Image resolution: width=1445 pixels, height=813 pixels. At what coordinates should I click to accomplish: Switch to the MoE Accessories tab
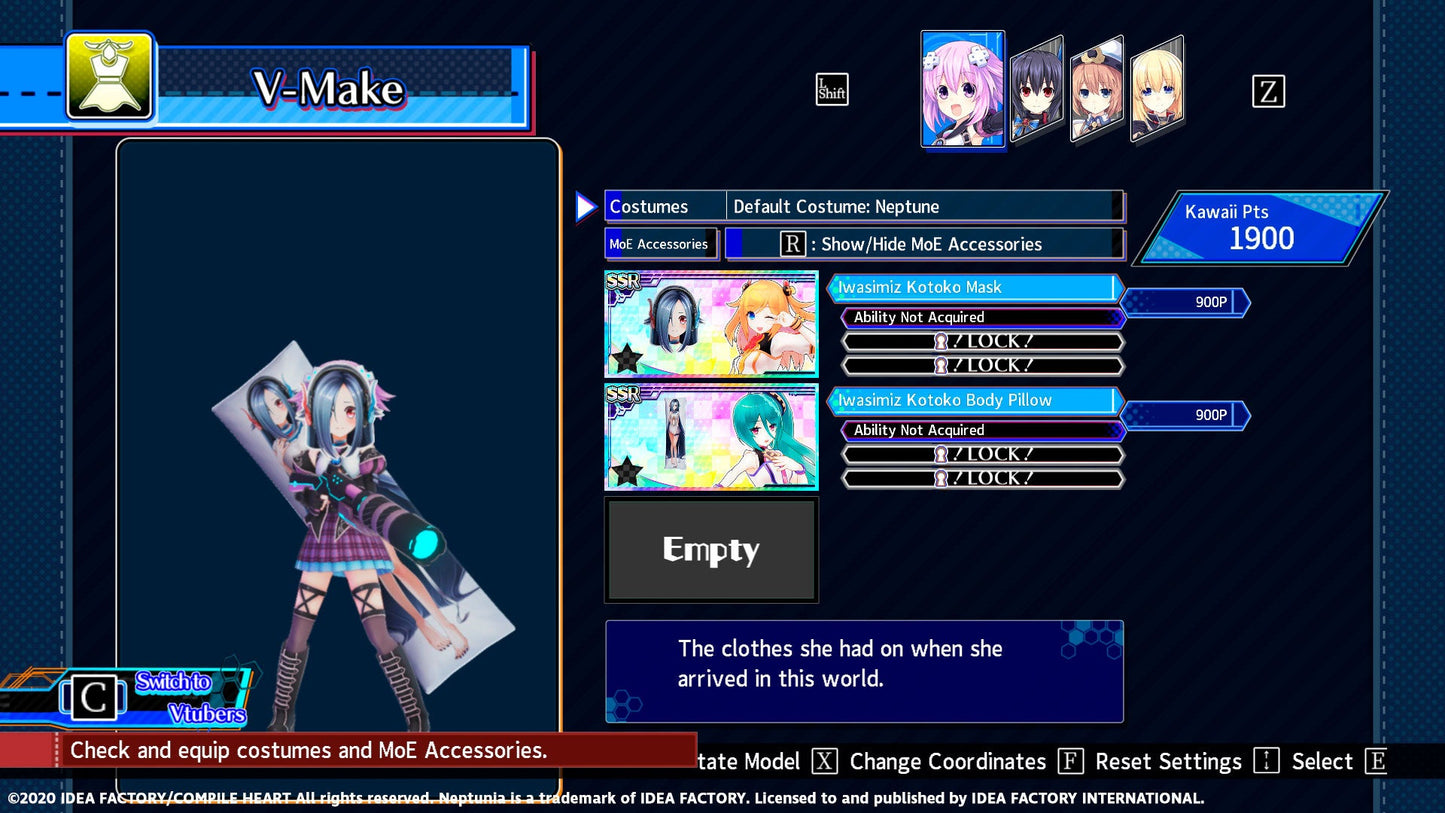660,244
